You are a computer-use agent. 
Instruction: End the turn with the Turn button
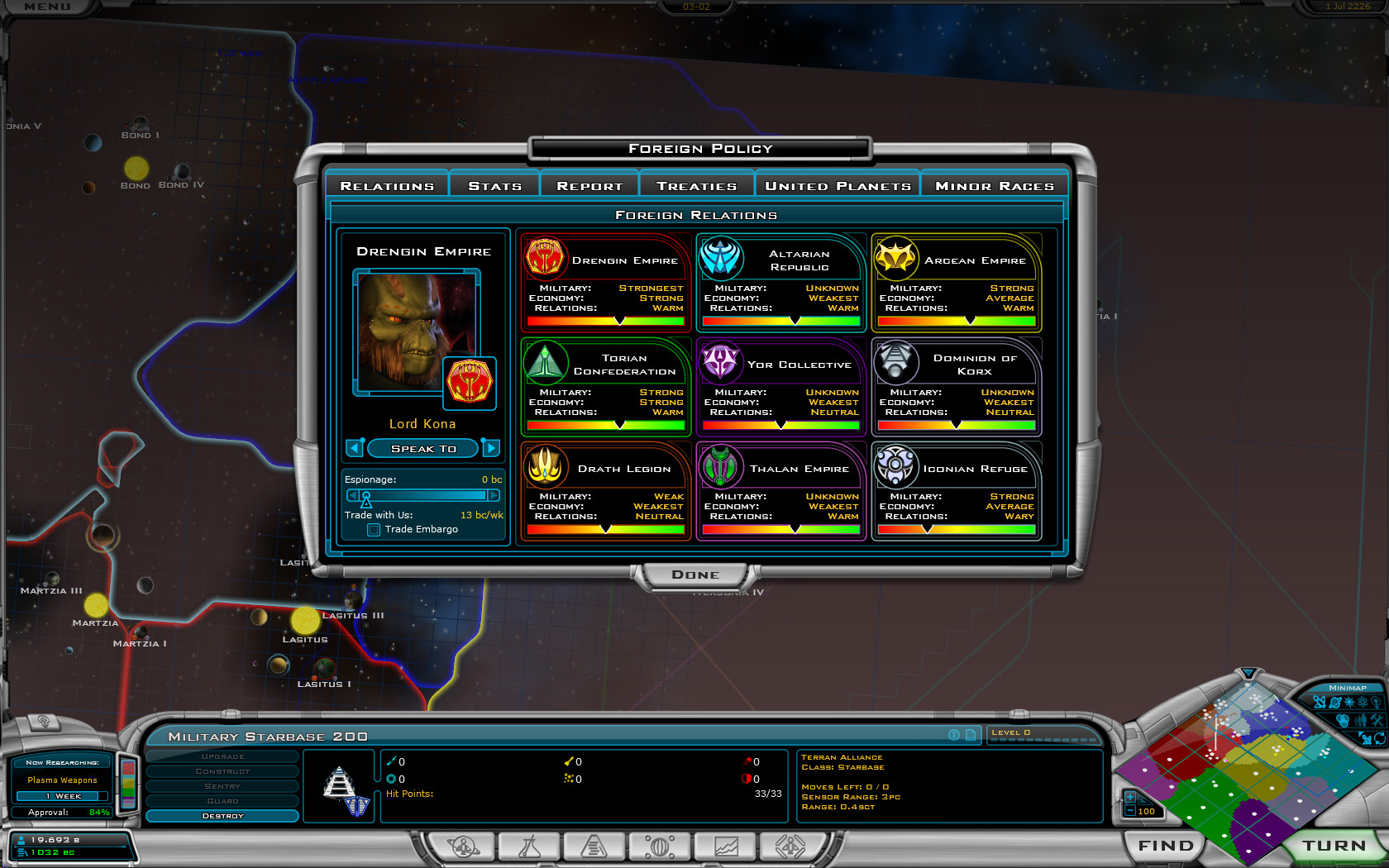point(1334,846)
